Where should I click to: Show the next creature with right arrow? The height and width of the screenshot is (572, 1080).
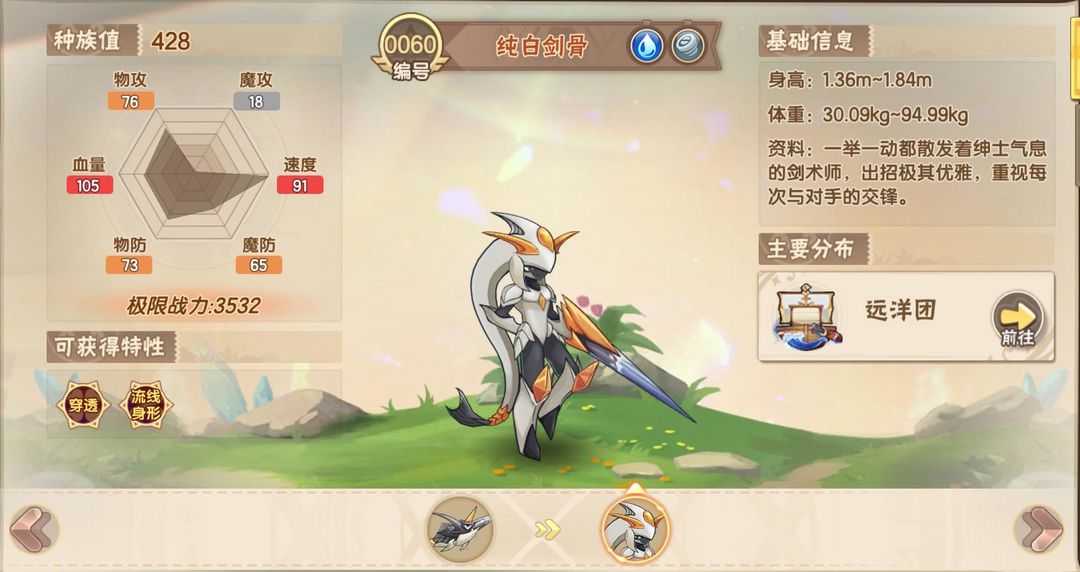click(1039, 527)
